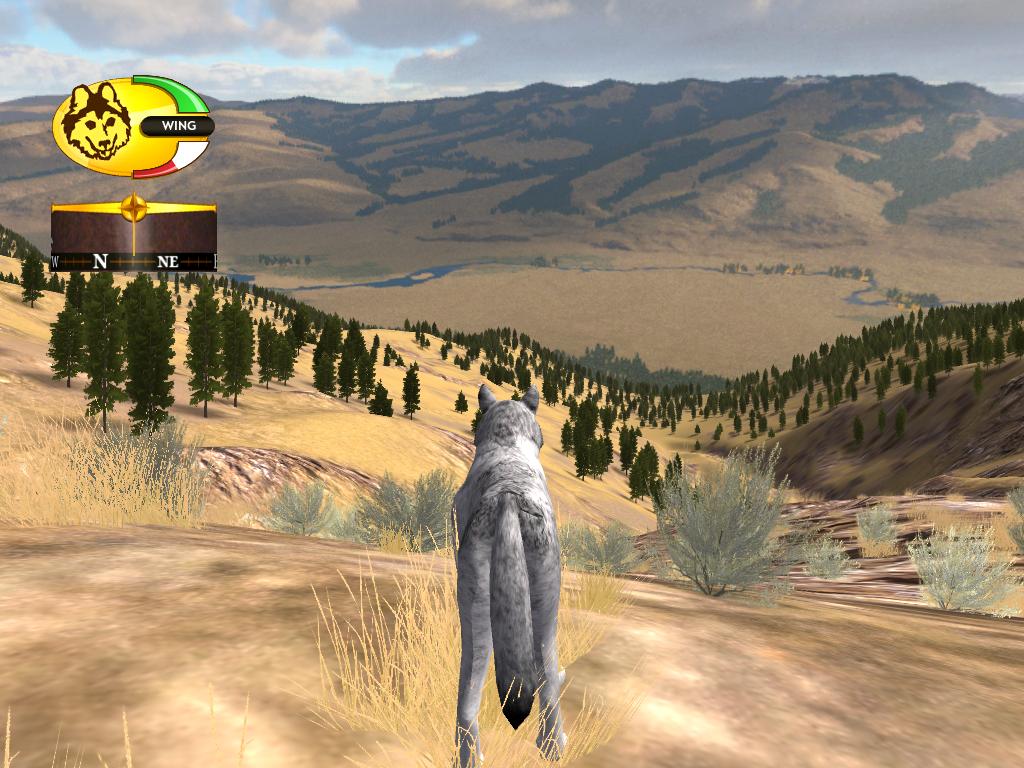
Task: Click the wolf head portrait badge
Action: pyautogui.click(x=96, y=123)
